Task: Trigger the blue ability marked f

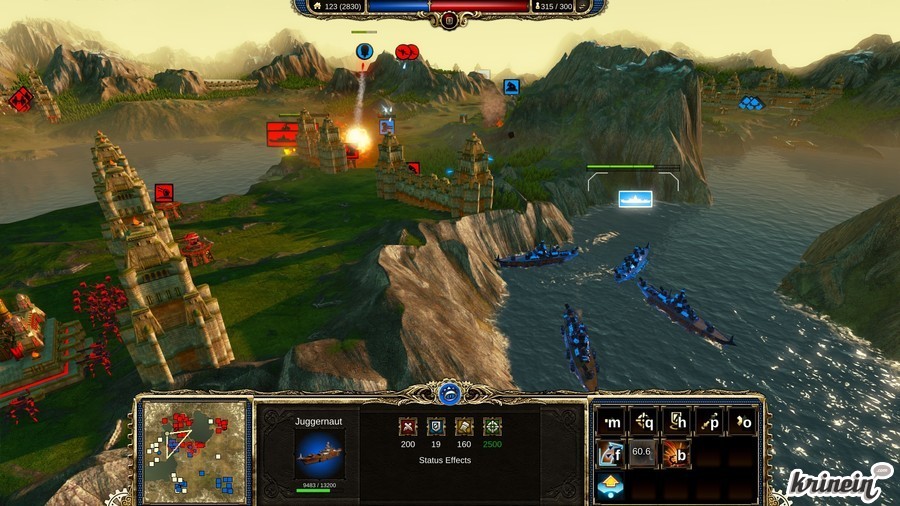Action: pyautogui.click(x=612, y=453)
